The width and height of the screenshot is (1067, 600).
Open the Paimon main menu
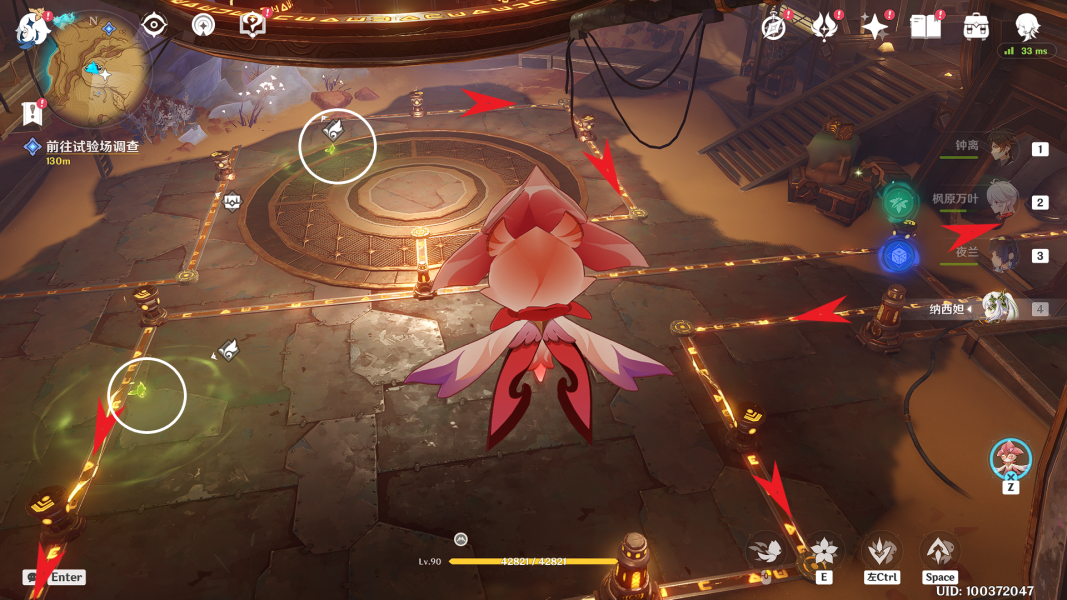click(32, 30)
